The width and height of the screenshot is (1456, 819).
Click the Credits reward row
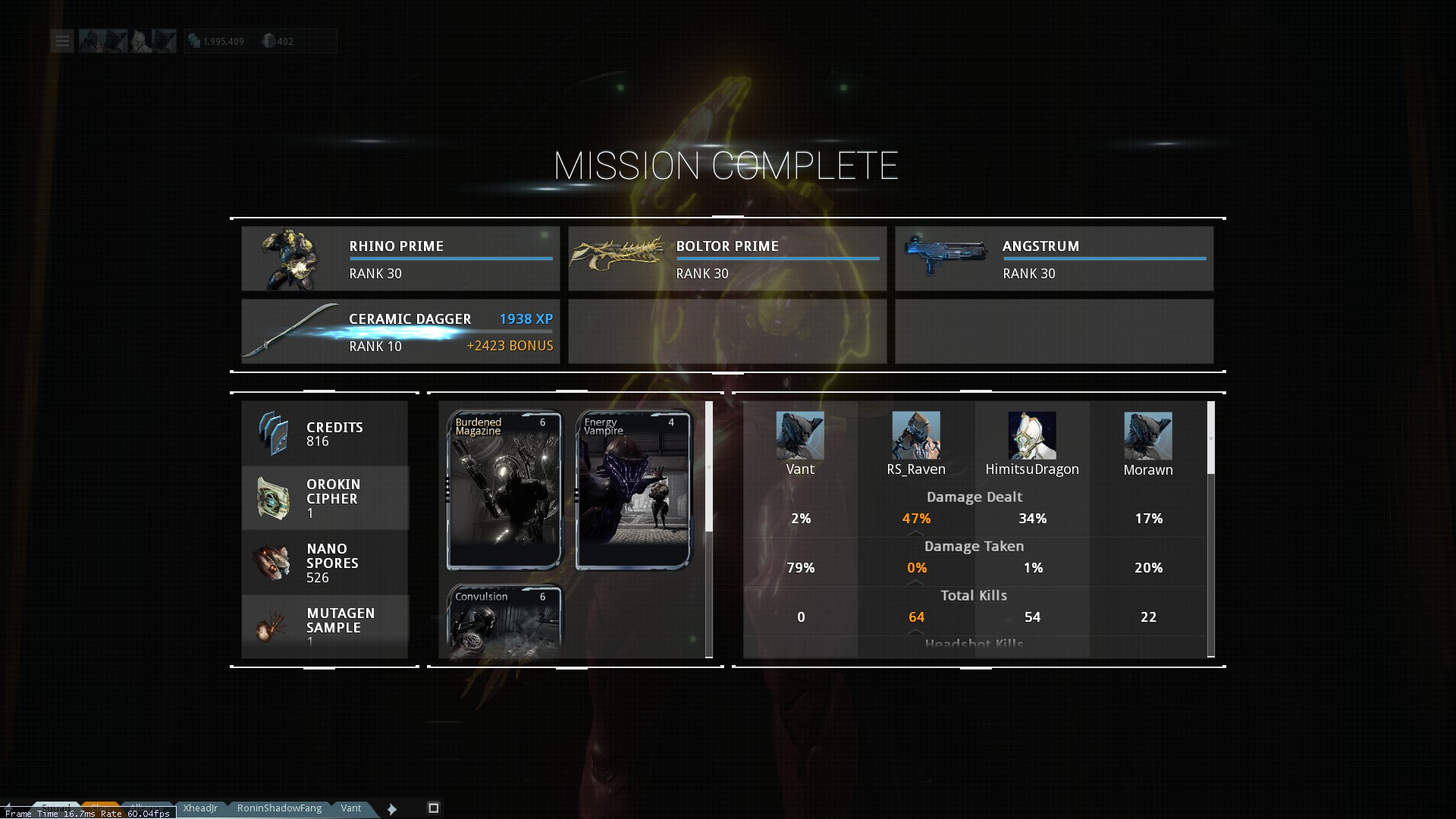pos(325,434)
